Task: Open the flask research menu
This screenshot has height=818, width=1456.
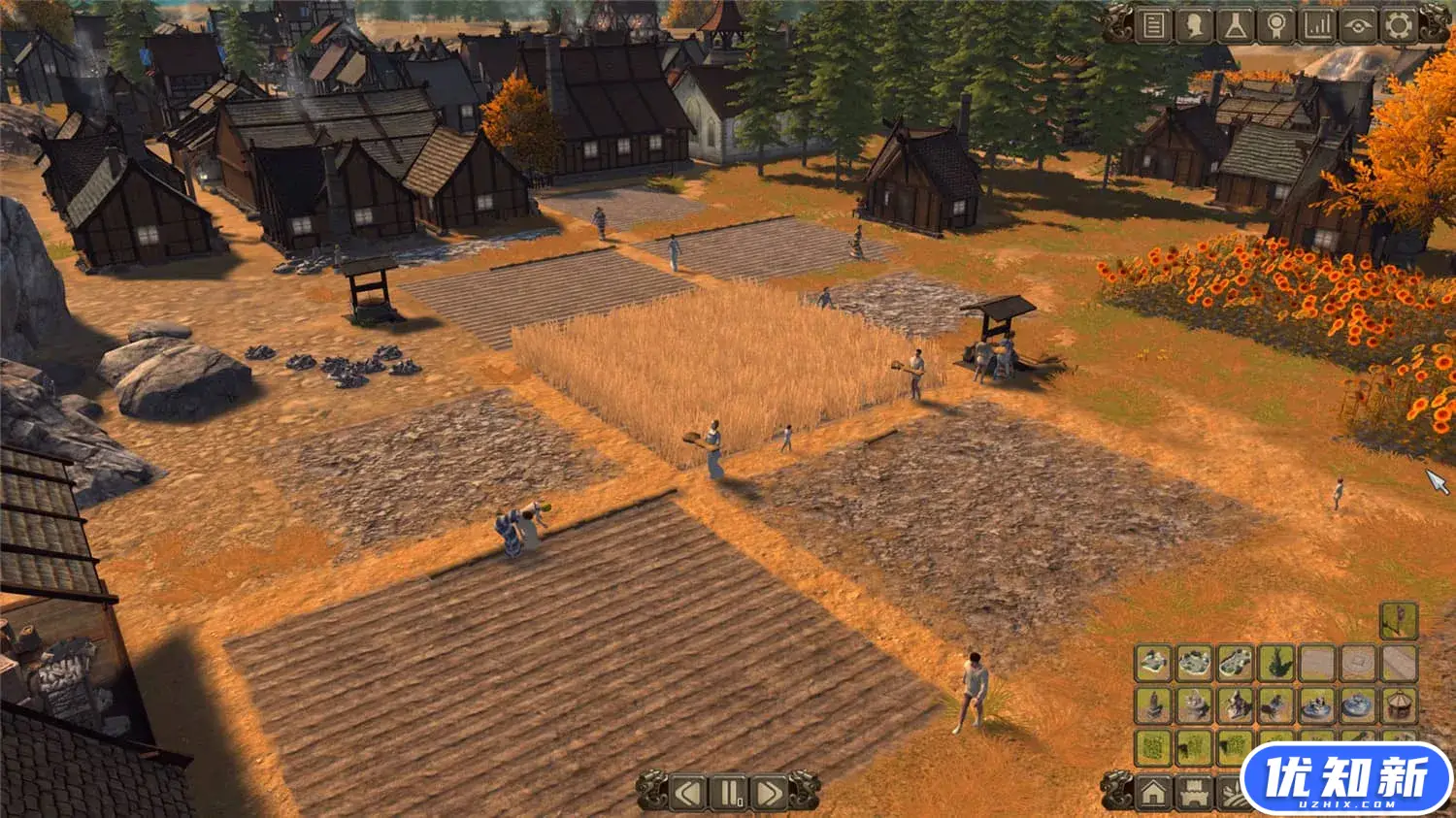Action: click(x=1235, y=25)
